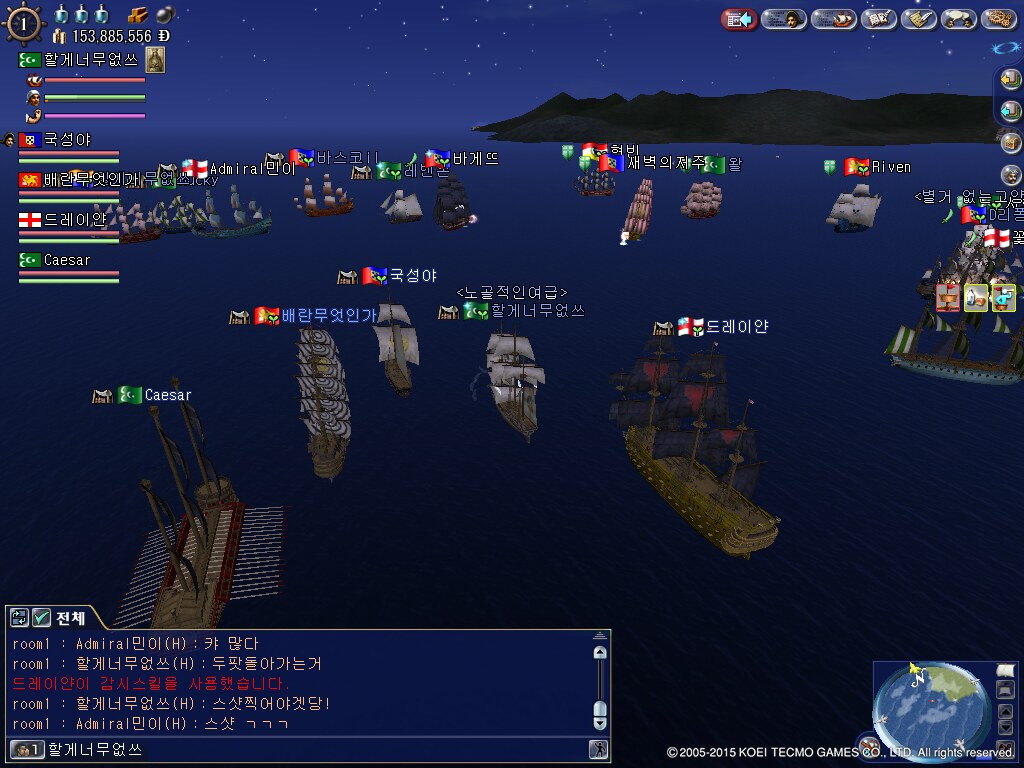The width and height of the screenshot is (1024, 768).
Task: Open the character info menu with captain portrait
Action: [784, 19]
